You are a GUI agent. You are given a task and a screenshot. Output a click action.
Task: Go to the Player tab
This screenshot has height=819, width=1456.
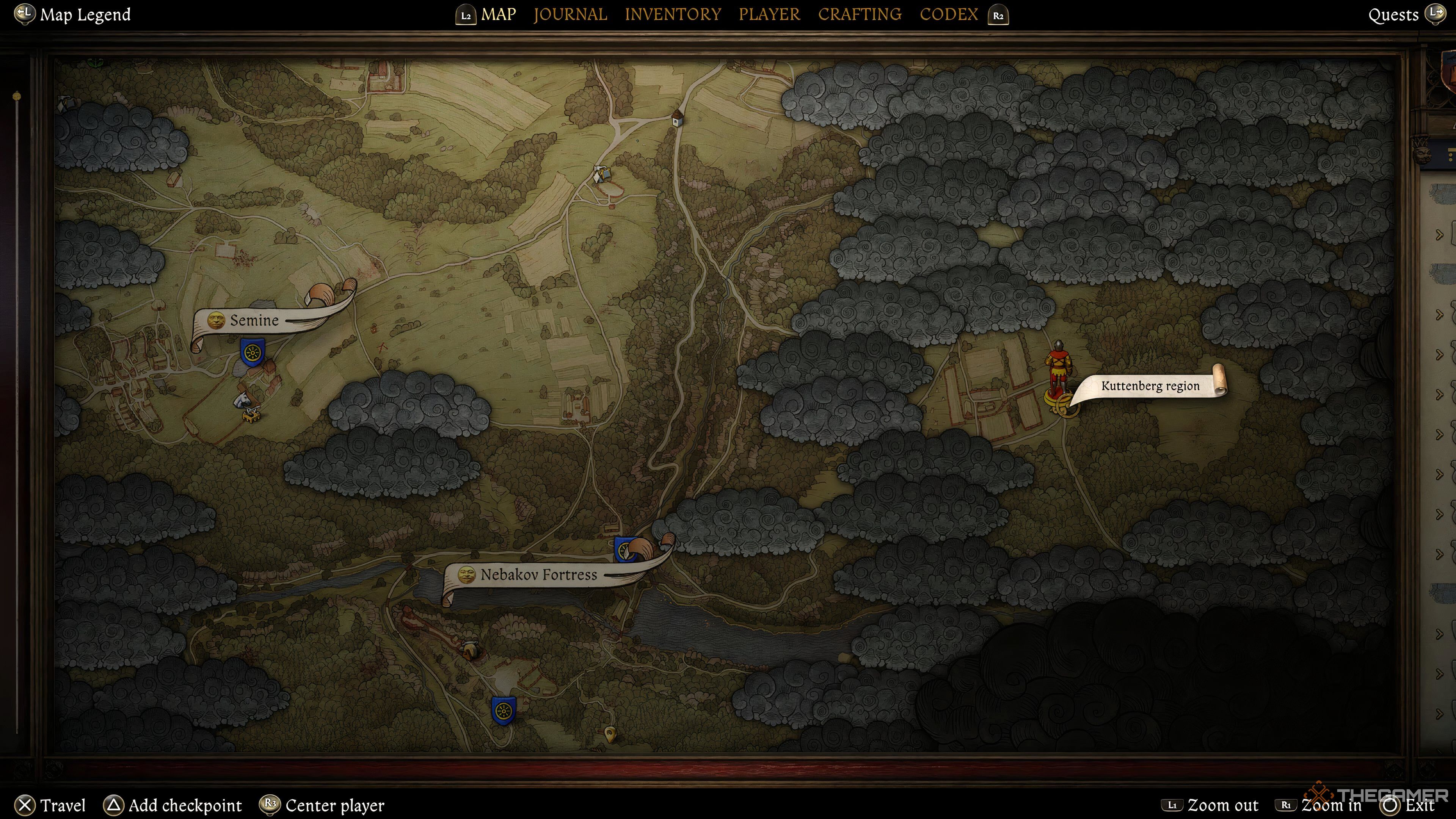769,14
